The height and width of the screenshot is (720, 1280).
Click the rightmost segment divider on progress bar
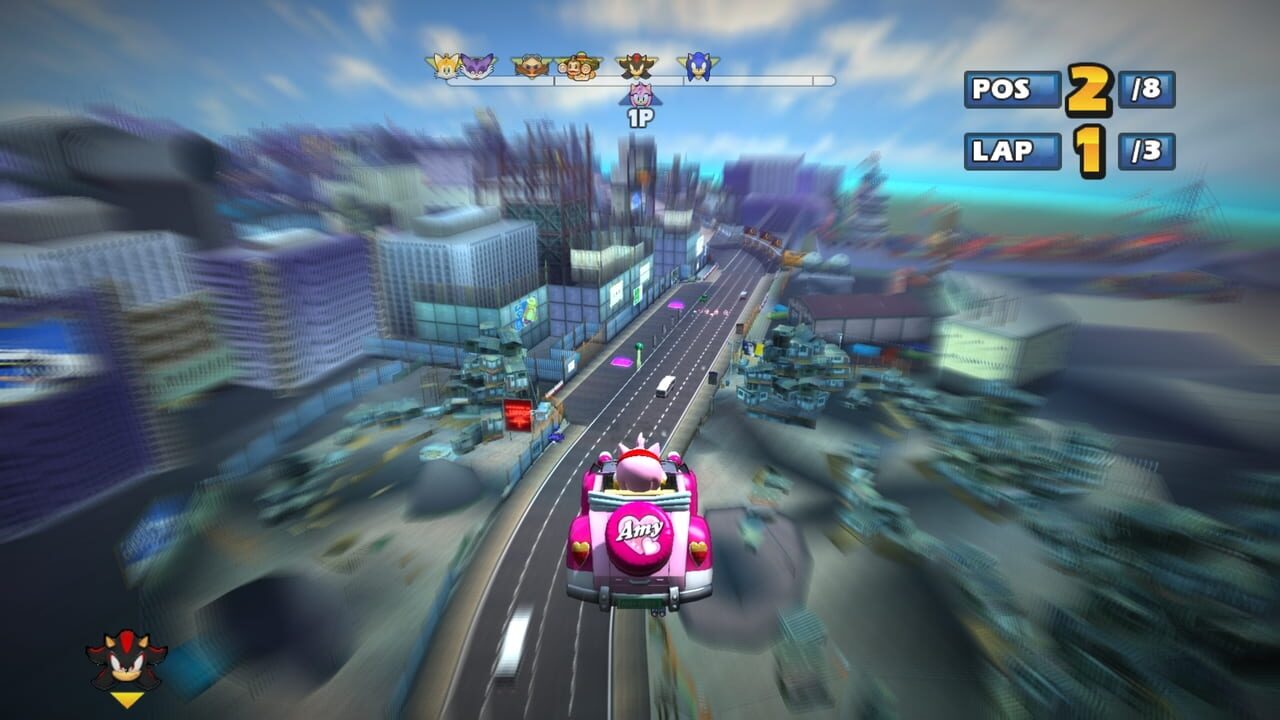[x=814, y=79]
